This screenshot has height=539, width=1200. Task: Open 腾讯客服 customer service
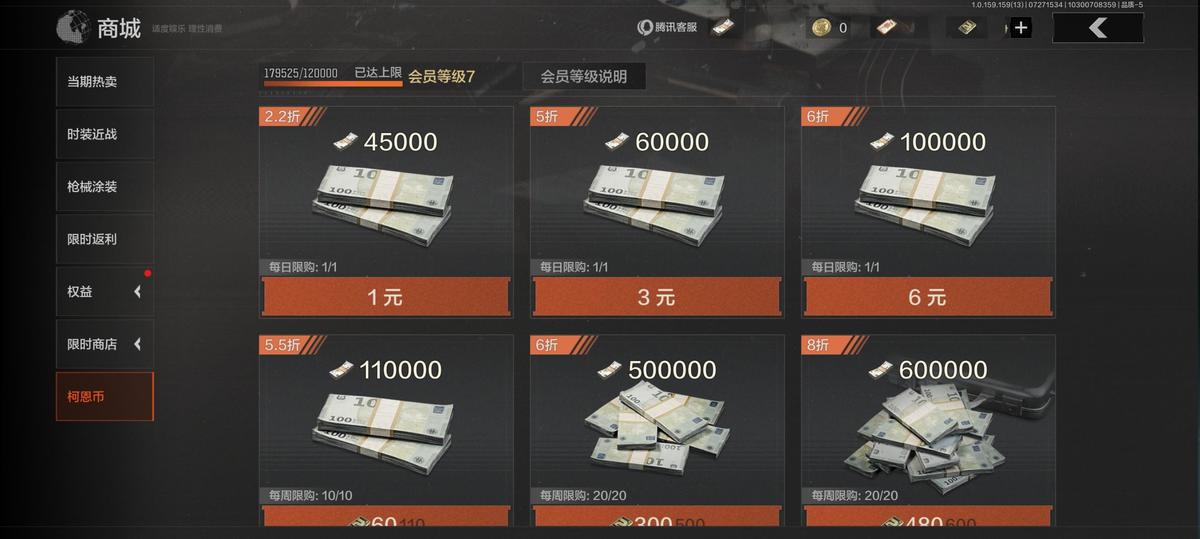coord(668,27)
